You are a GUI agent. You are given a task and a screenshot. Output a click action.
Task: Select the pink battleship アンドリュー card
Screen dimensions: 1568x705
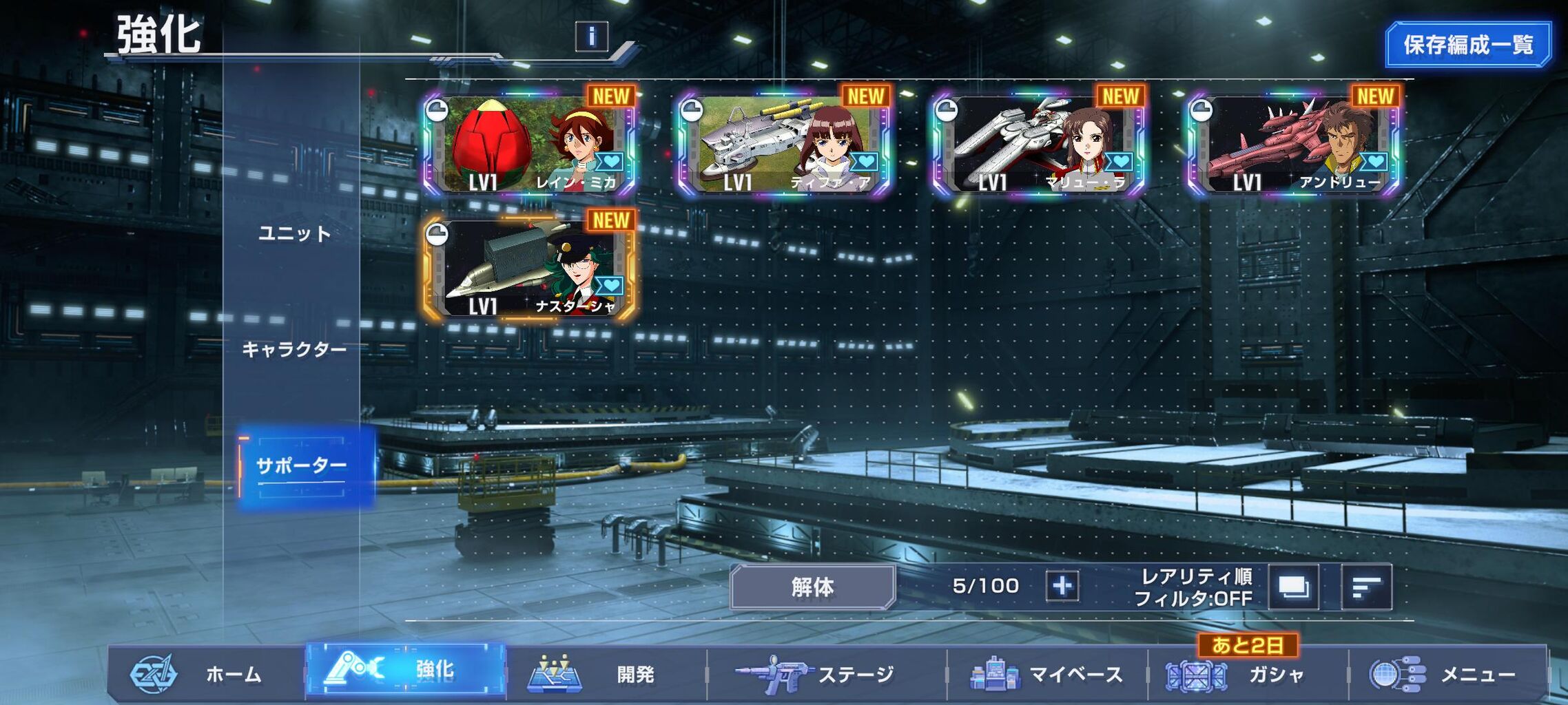pos(1293,145)
